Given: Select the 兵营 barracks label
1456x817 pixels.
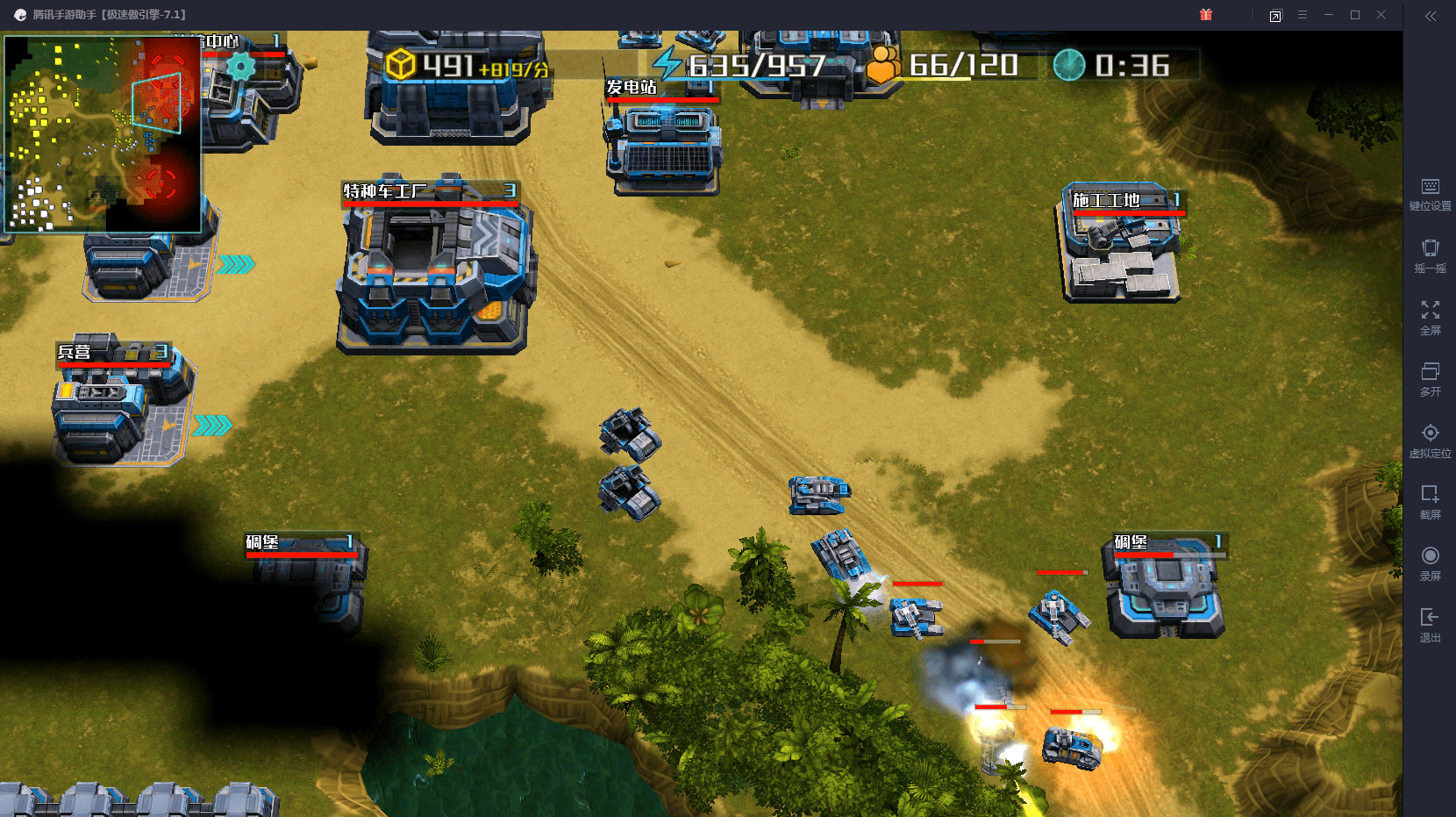Looking at the screenshot, I should click(75, 352).
